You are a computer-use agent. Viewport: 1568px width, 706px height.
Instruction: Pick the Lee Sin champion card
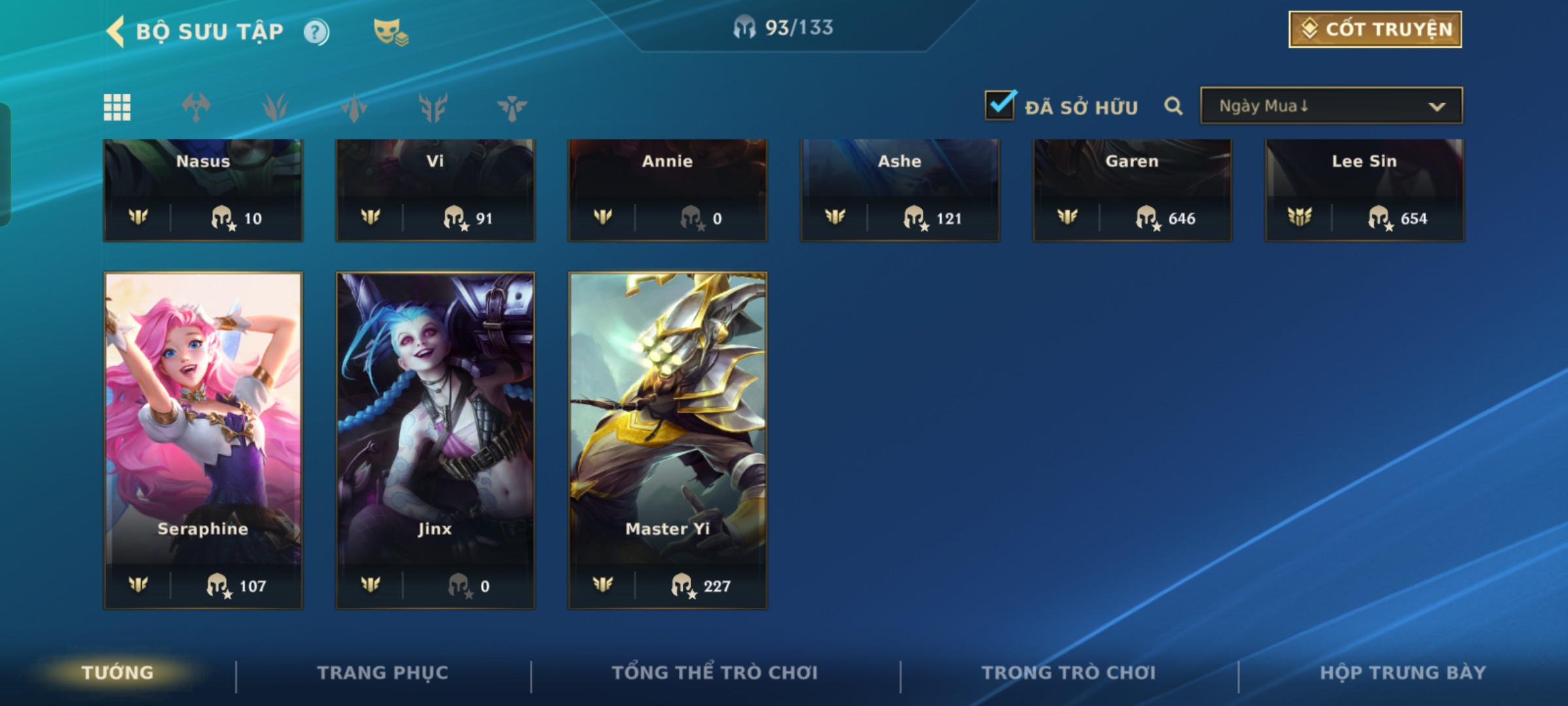[x=1364, y=190]
